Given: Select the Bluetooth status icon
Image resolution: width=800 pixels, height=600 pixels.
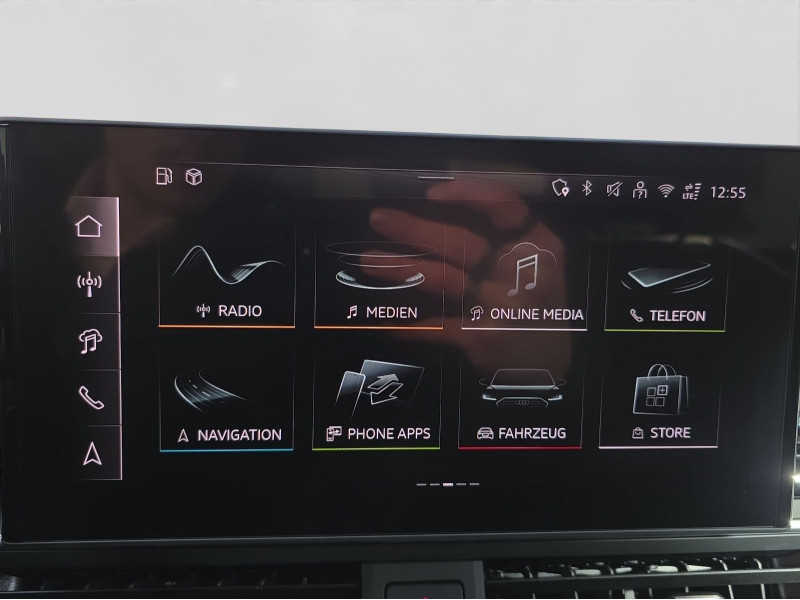Looking at the screenshot, I should point(588,188).
